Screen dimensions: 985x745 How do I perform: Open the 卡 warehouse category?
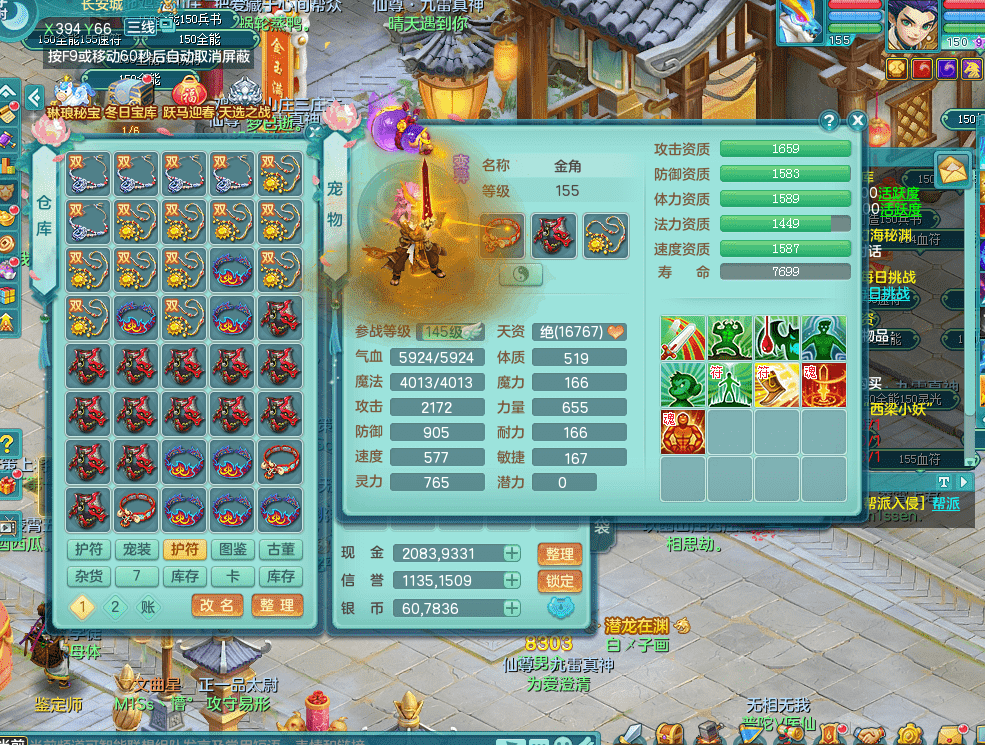point(232,576)
